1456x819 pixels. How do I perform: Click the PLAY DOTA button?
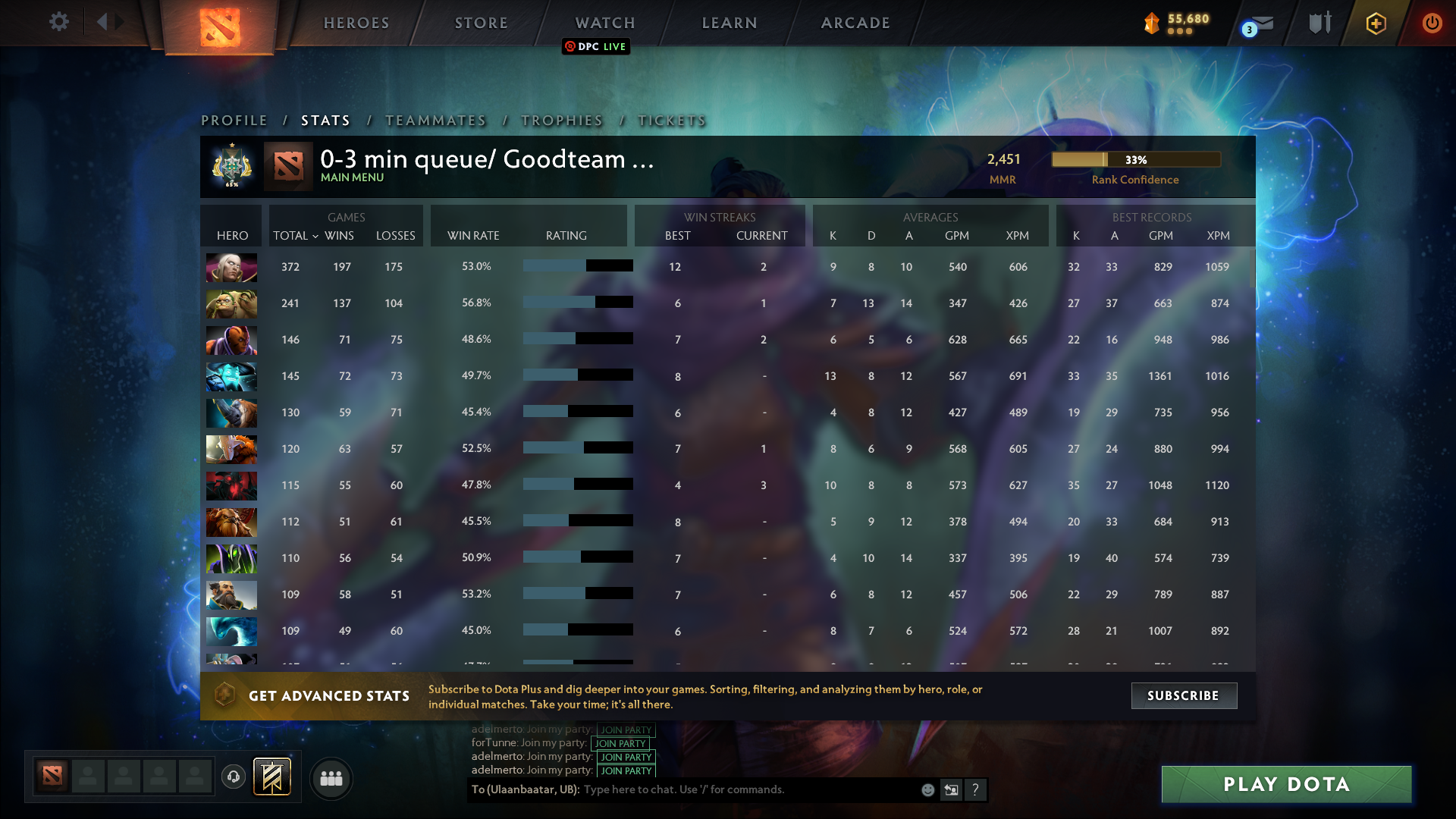pos(1287,784)
